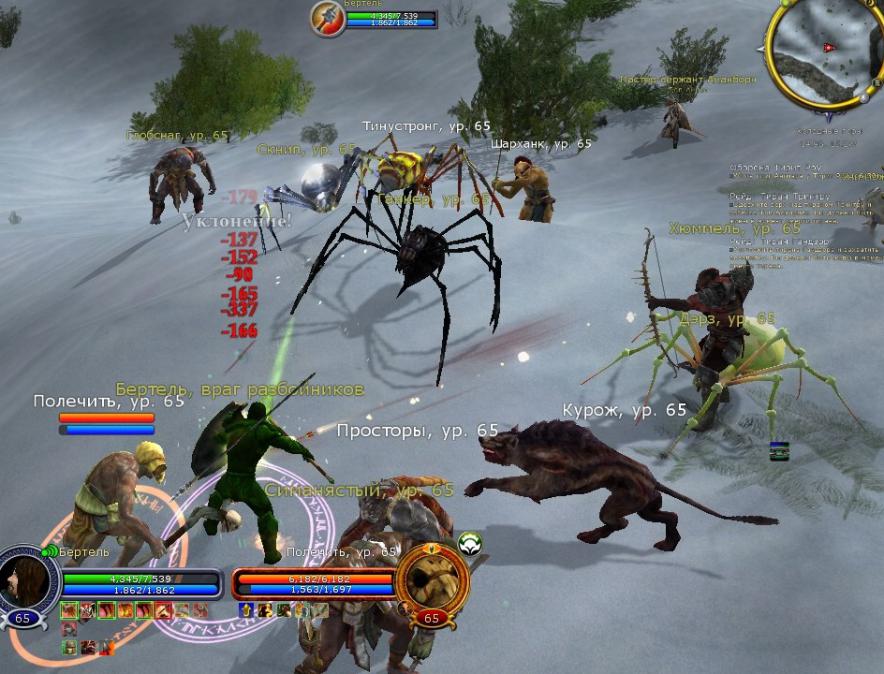This screenshot has height=674, width=884.
Task: Click the green signal icon beside Бертель's name
Action: click(49, 552)
